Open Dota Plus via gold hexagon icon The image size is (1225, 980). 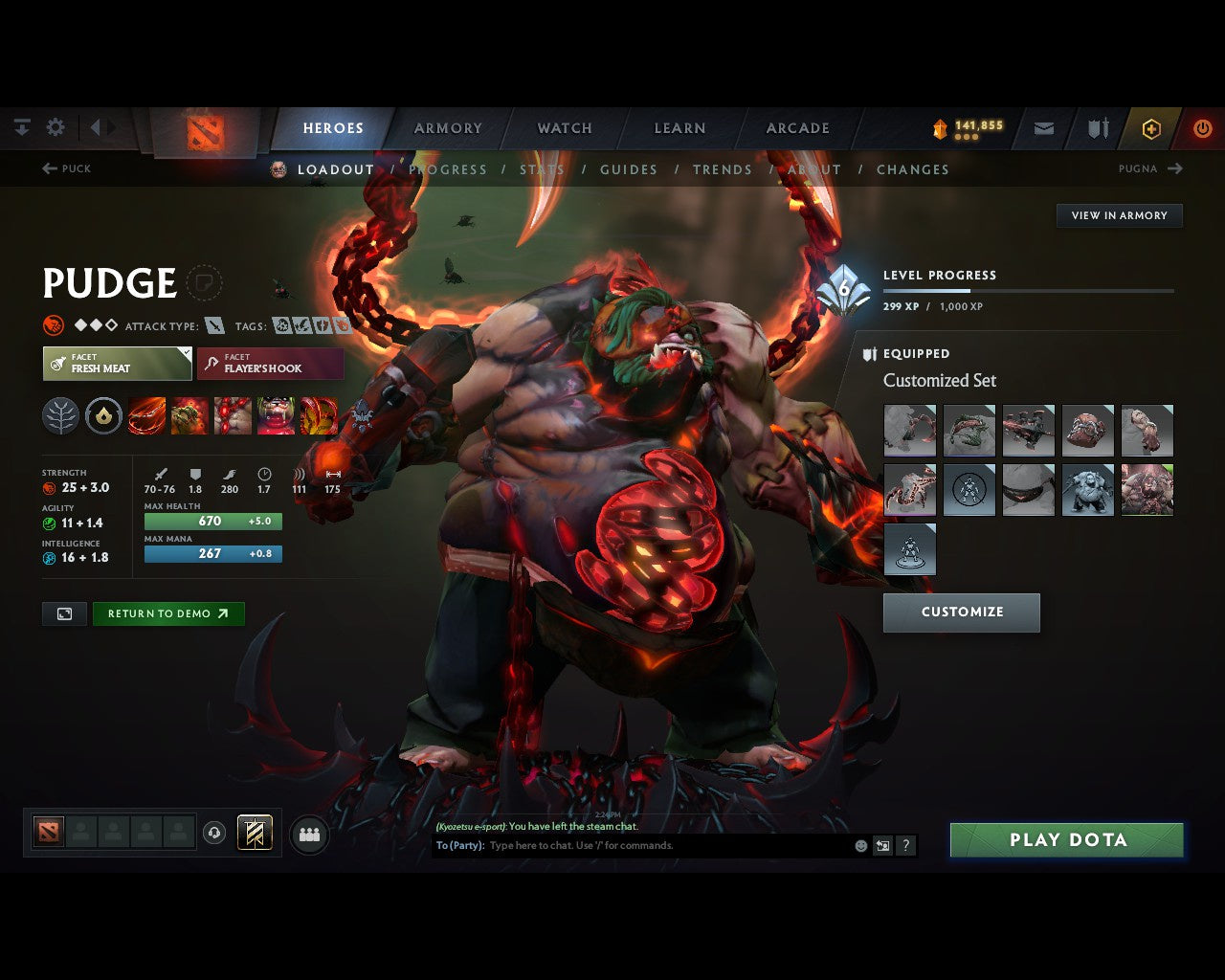(x=1151, y=126)
